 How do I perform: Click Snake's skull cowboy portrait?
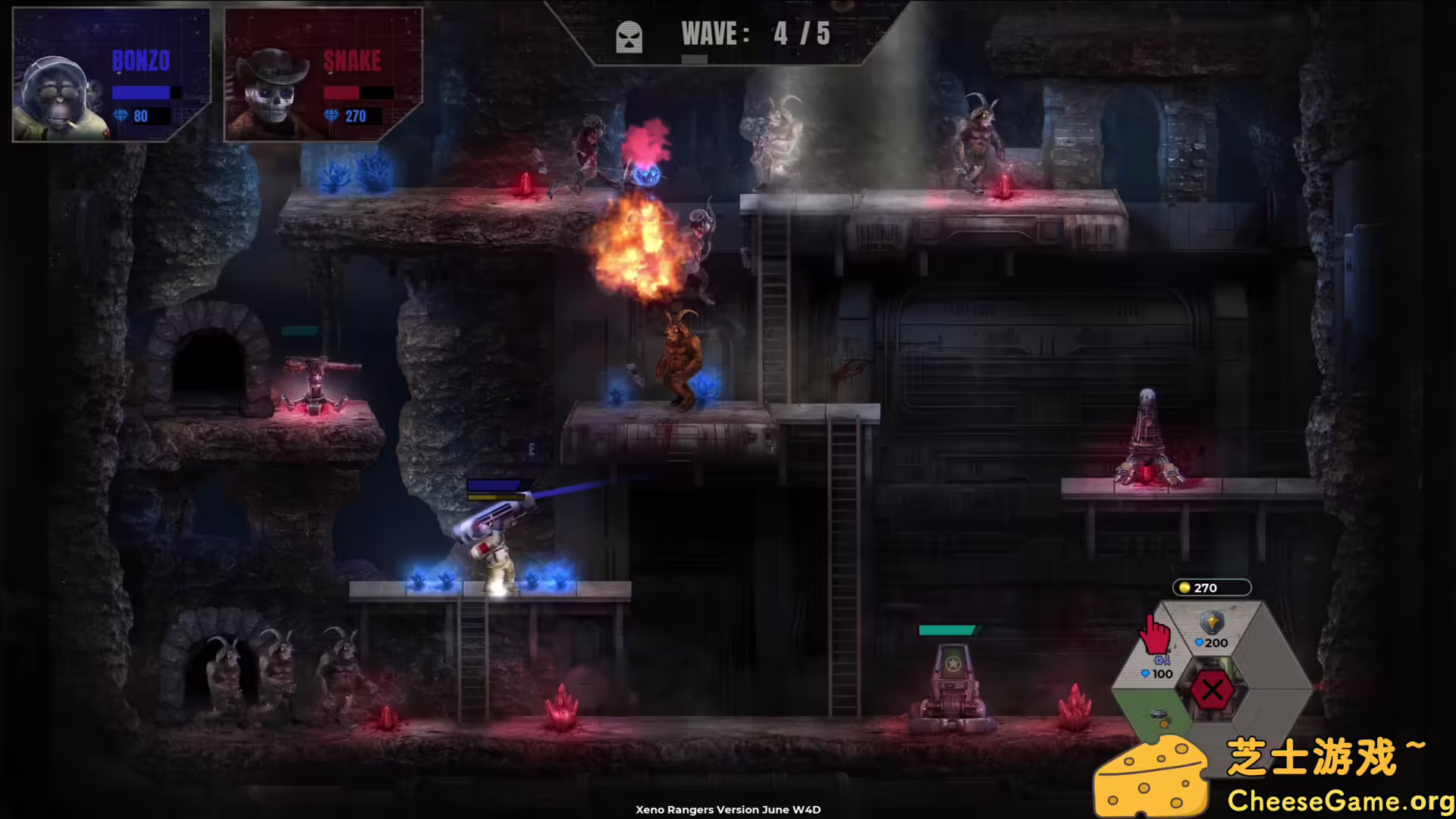click(269, 99)
